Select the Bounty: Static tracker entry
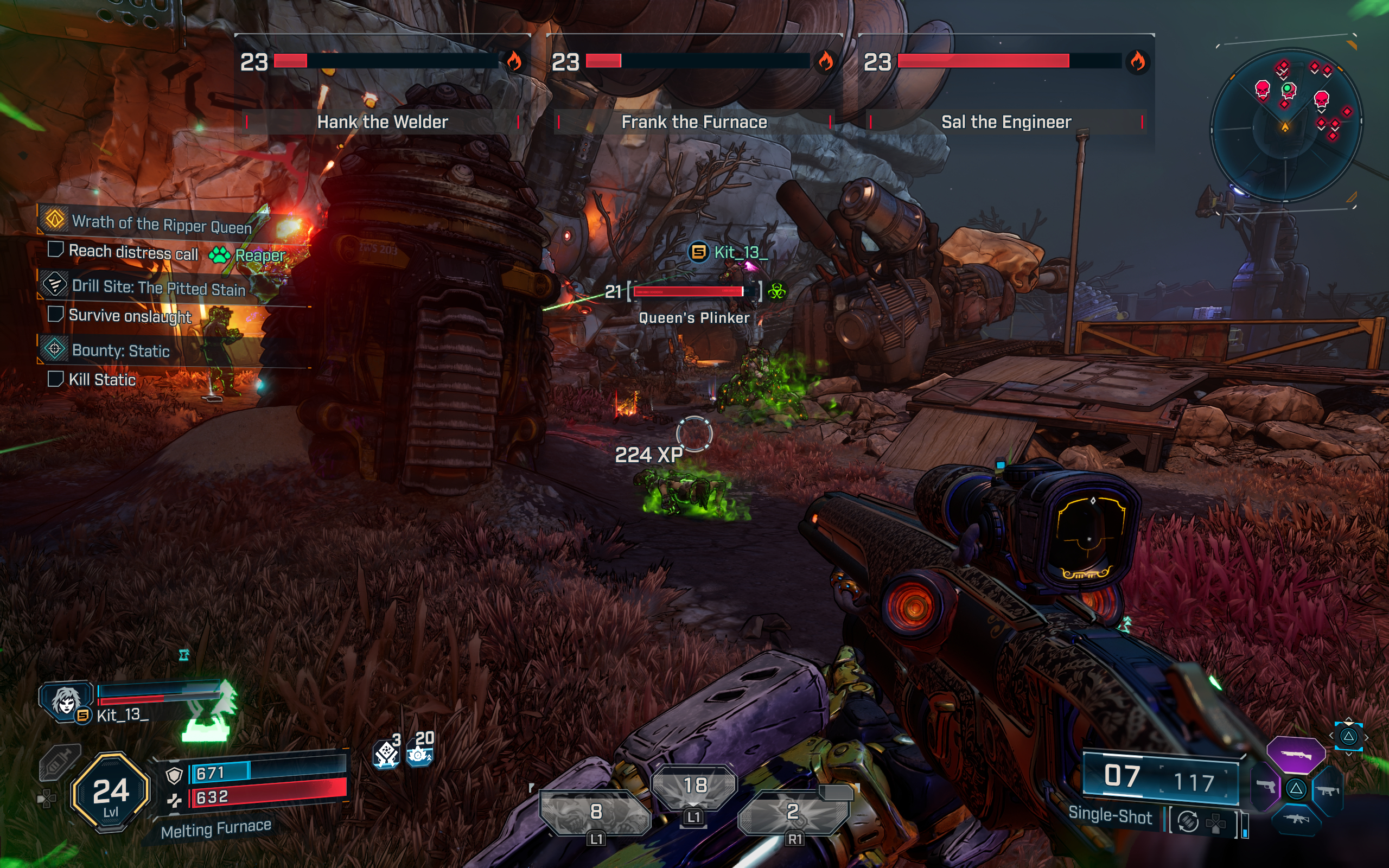This screenshot has width=1389, height=868. [120, 350]
